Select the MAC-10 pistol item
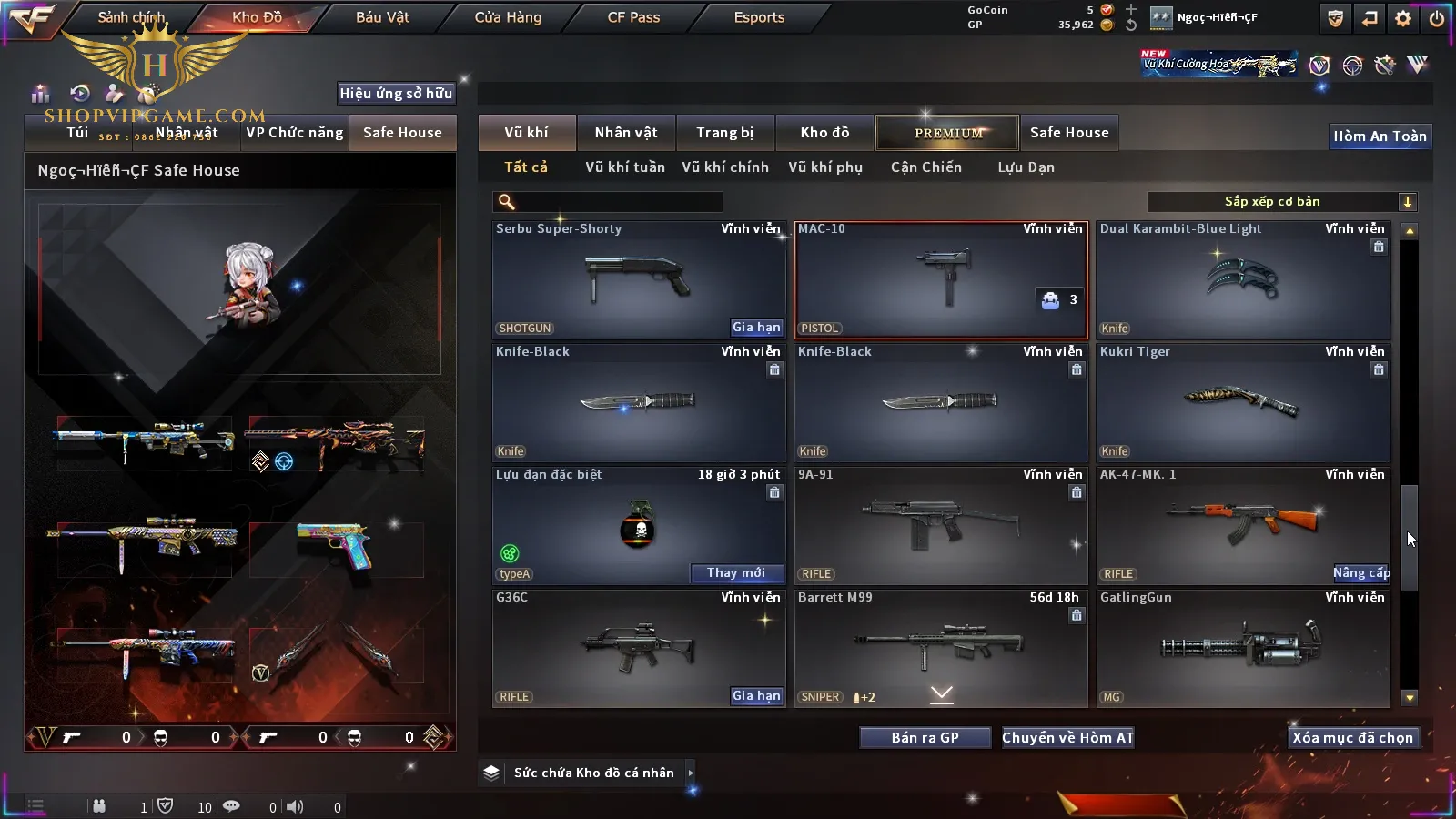The image size is (1456, 819). (x=941, y=279)
